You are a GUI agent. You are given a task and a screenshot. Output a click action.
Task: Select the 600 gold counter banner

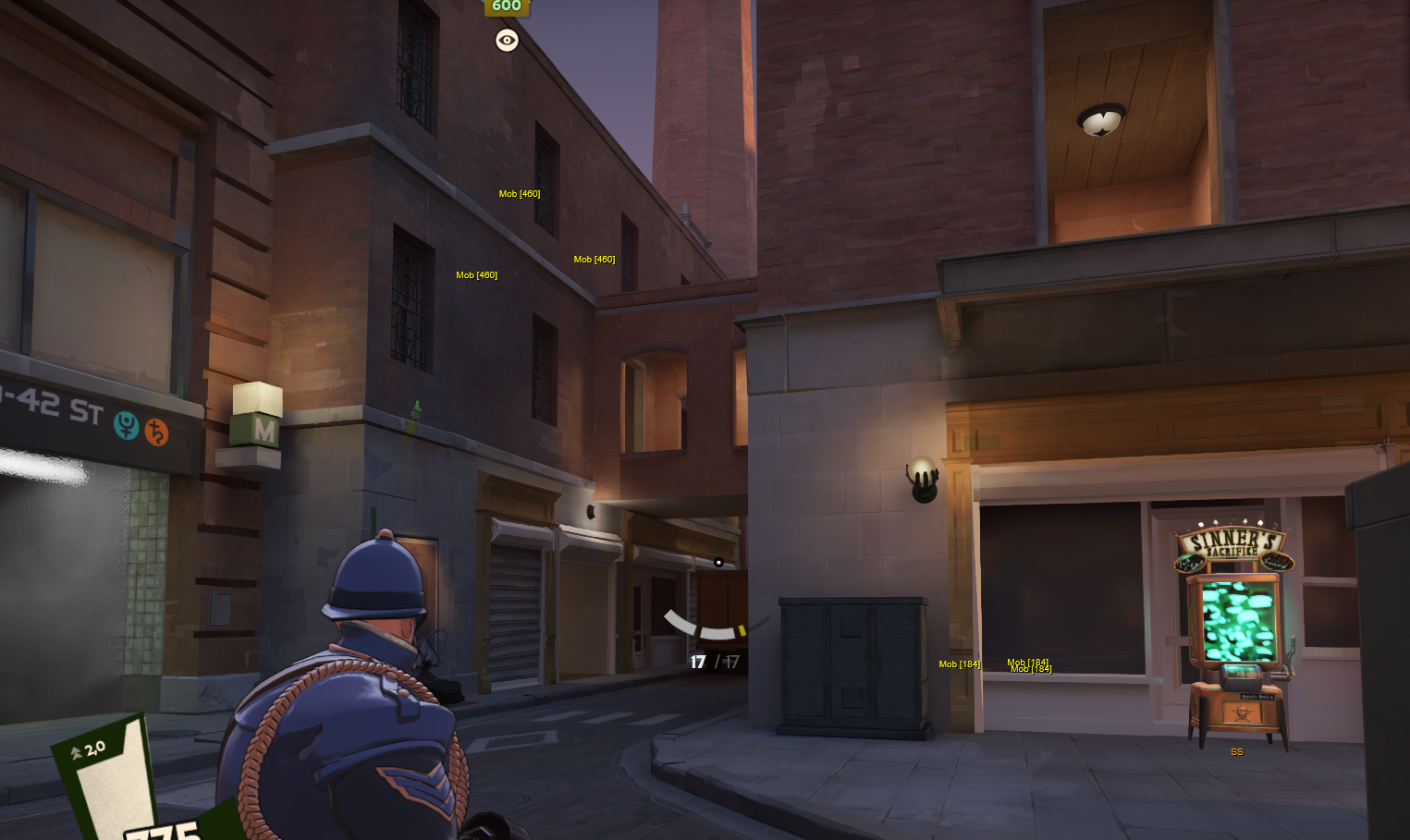pos(506,7)
